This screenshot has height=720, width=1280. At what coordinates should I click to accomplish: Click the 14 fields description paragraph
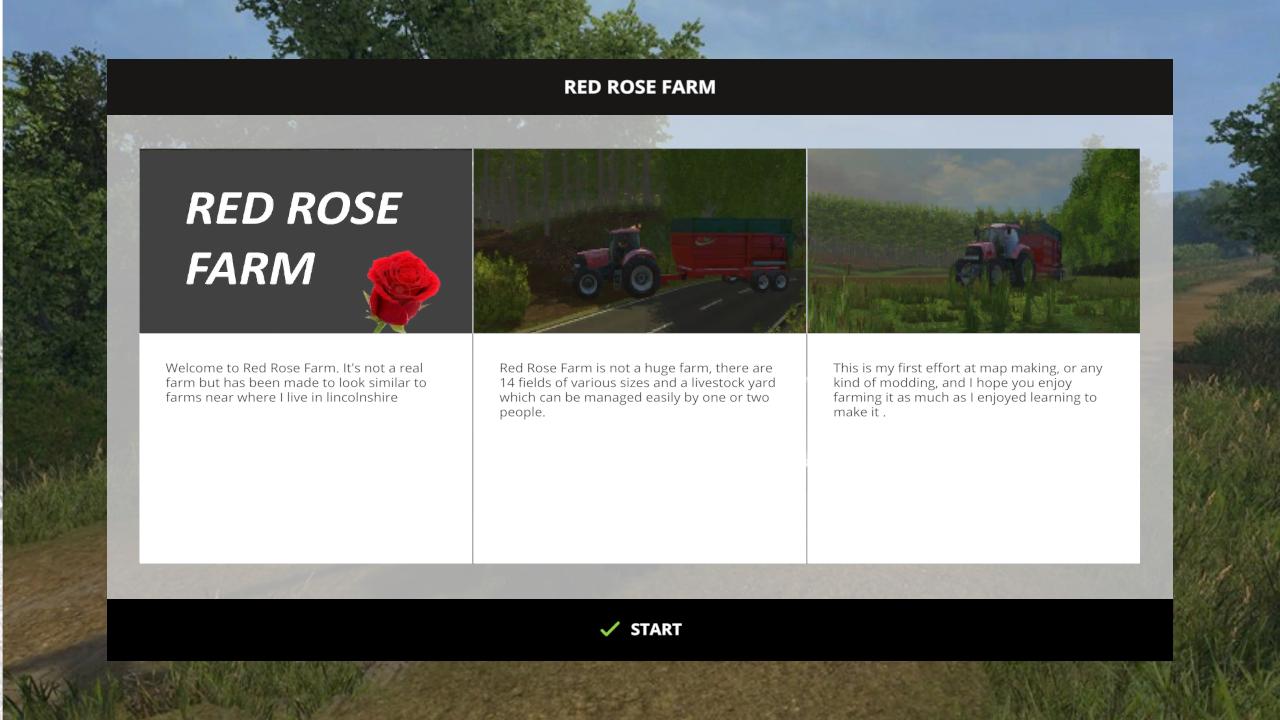point(637,389)
